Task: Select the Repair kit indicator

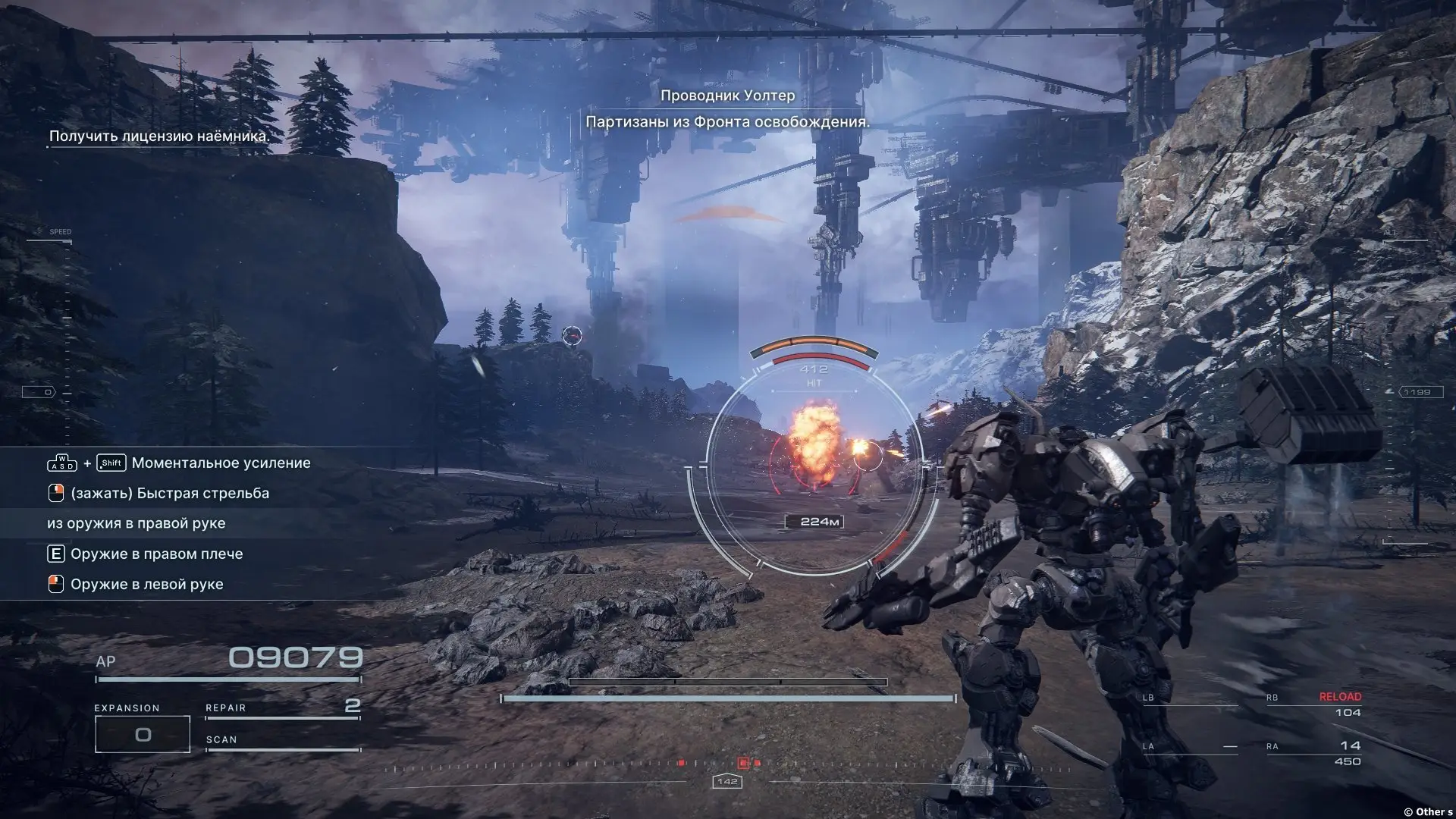Action: (x=282, y=708)
